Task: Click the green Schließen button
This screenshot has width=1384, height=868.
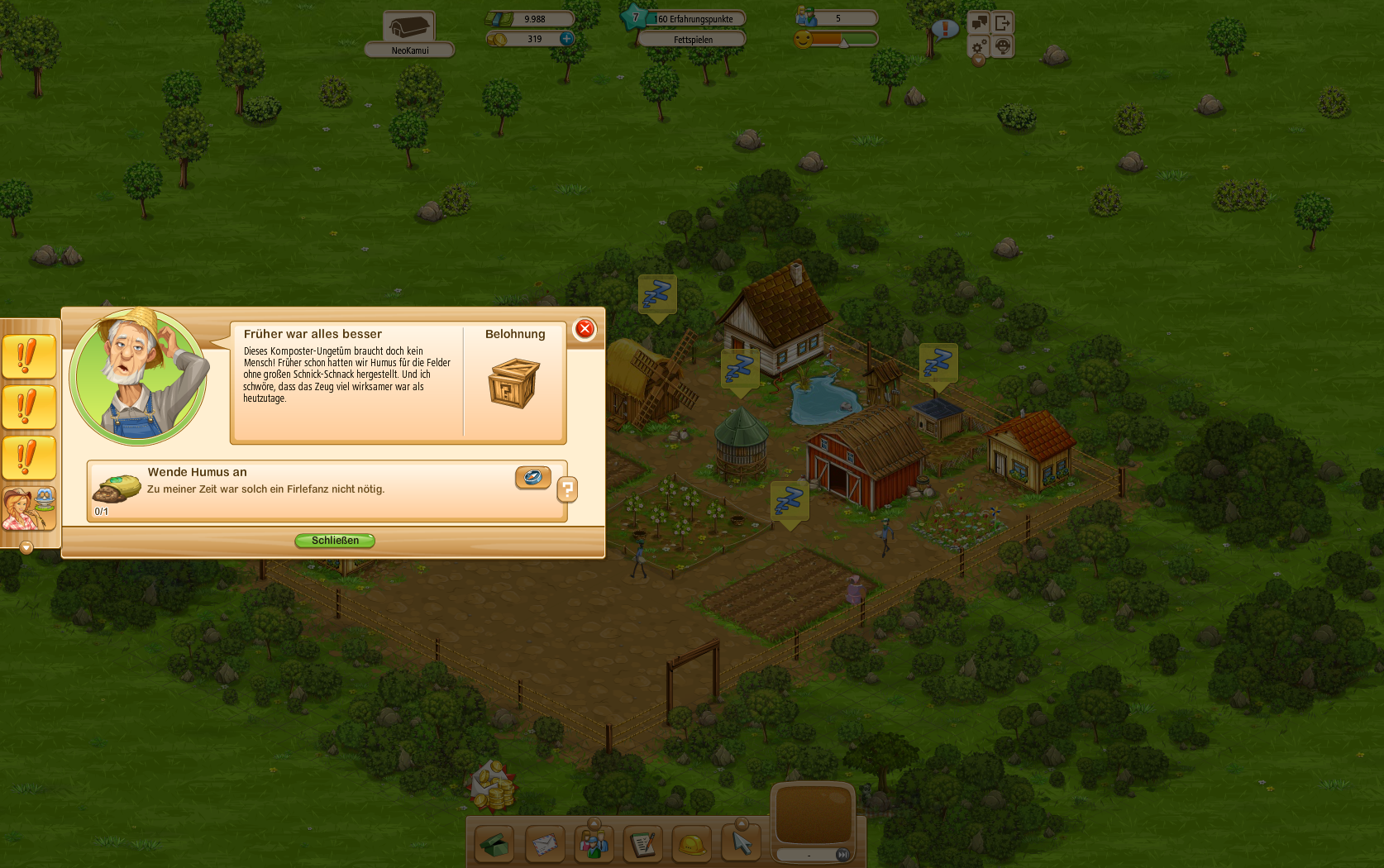Action: pyautogui.click(x=335, y=541)
